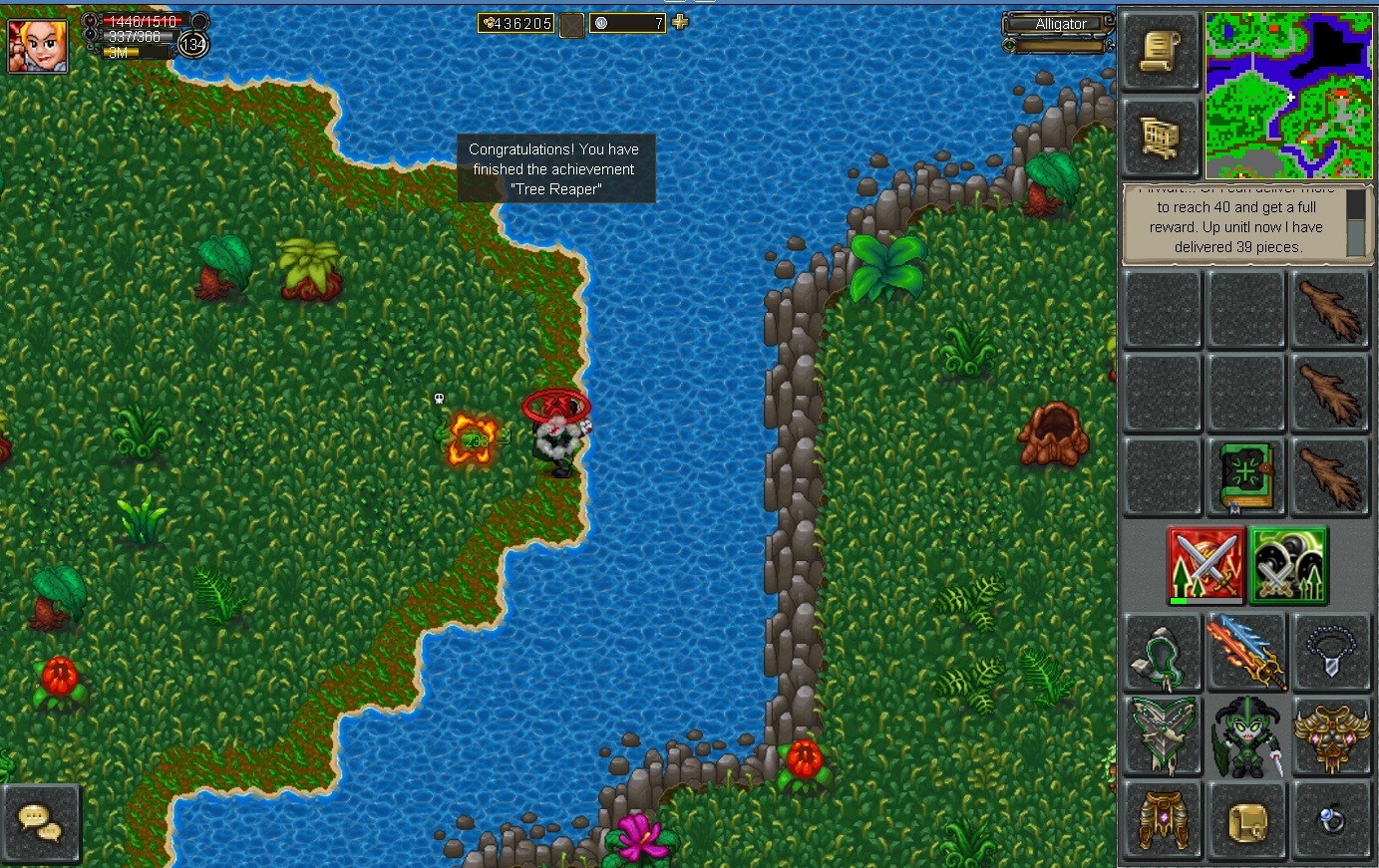Activate the red crossed swords skill
Screen dimensions: 1379x868
coord(1206,565)
